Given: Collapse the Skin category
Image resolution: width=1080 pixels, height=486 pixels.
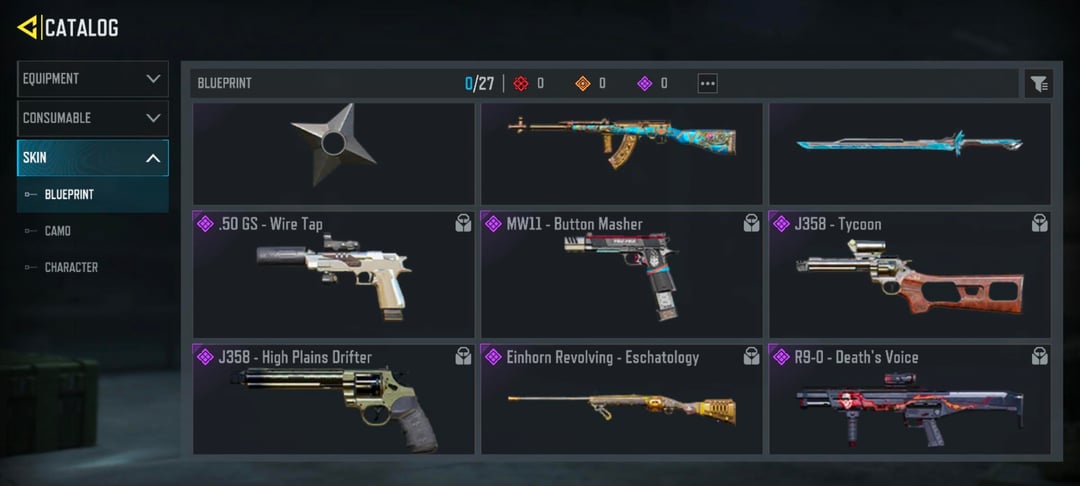Looking at the screenshot, I should [x=92, y=158].
